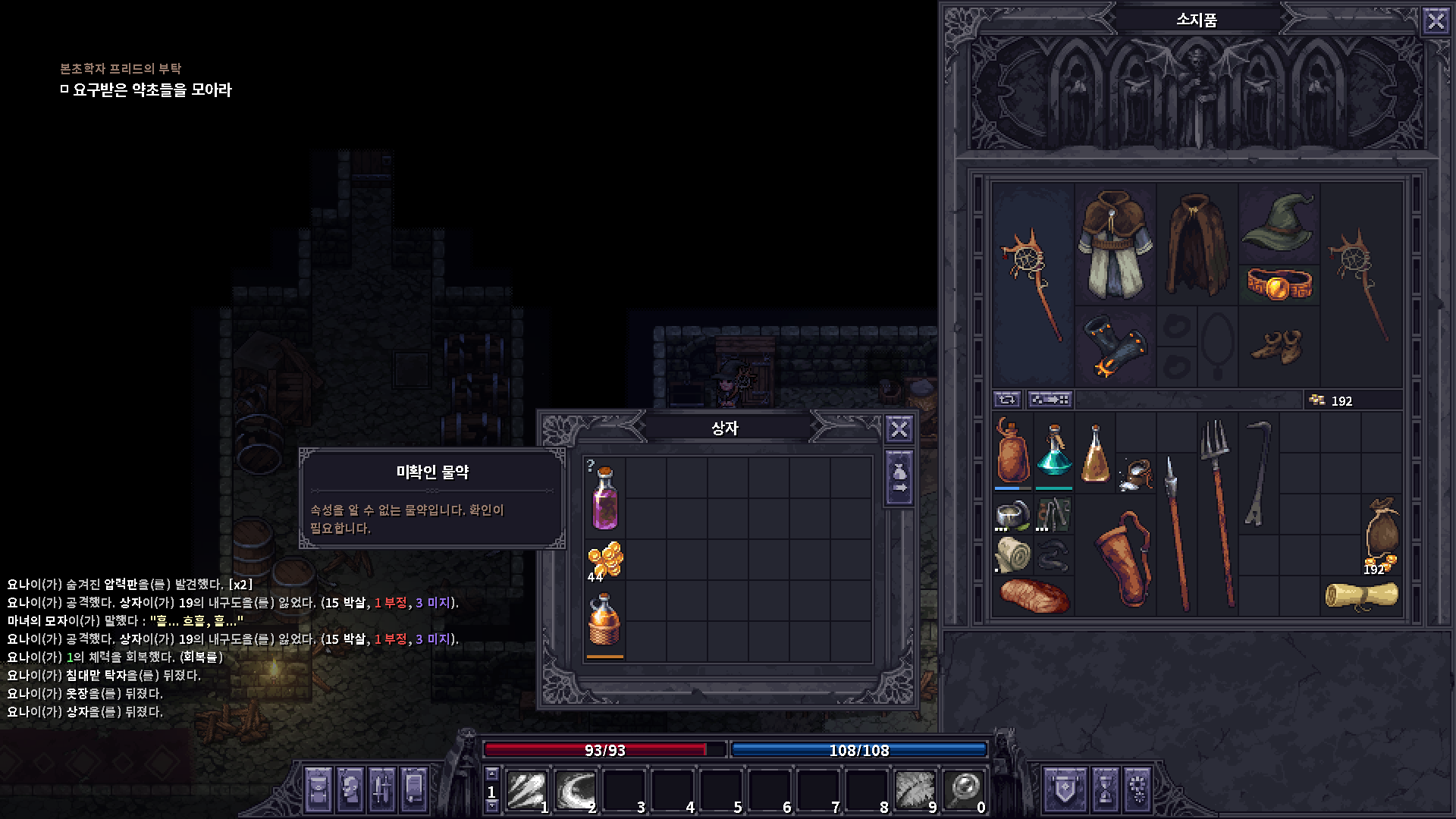Select the equipped orange gem belt
The width and height of the screenshot is (1456, 819).
pyautogui.click(x=1279, y=284)
